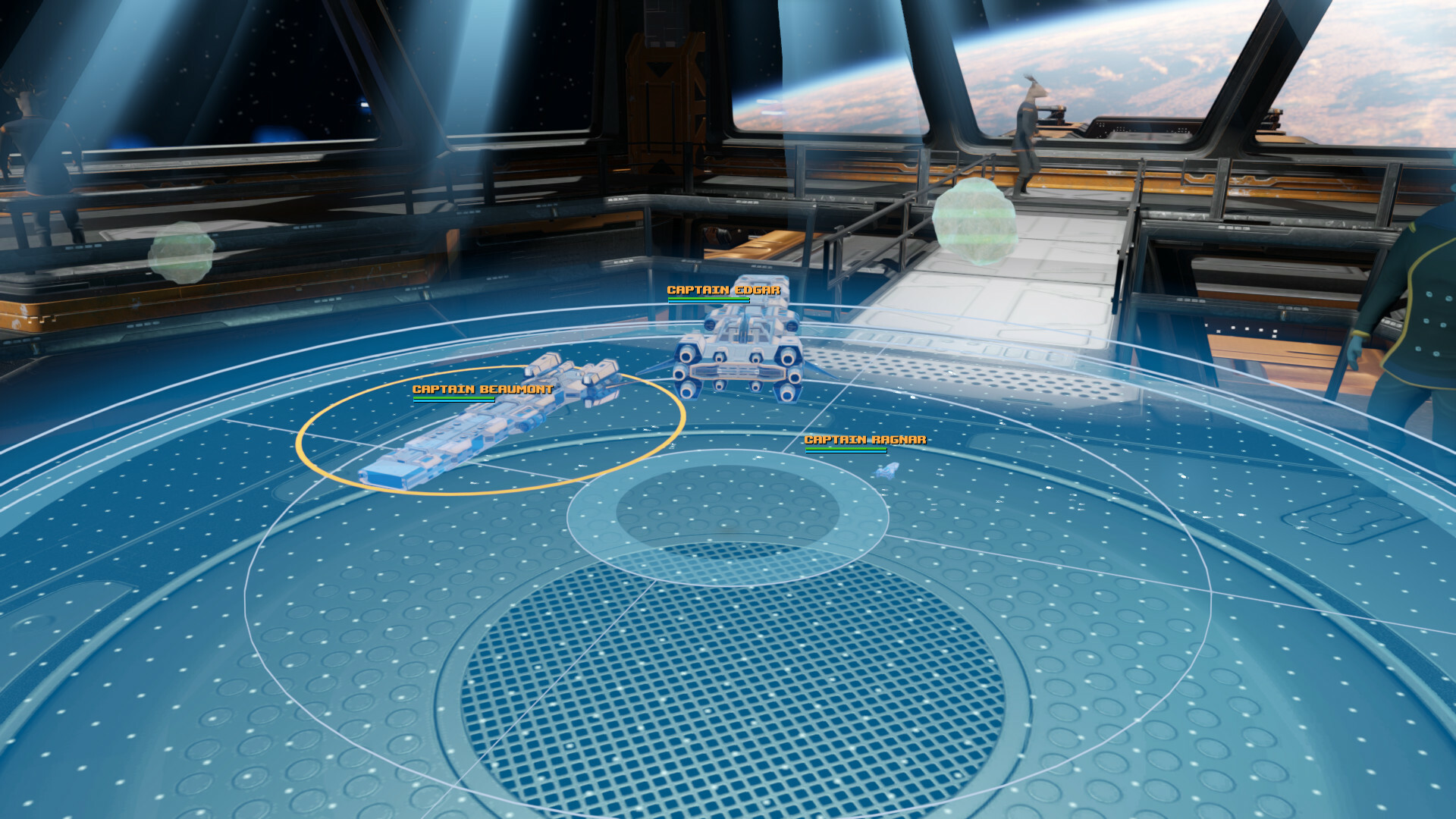
Task: Click the Captain Ragnar name label
Action: [864, 439]
